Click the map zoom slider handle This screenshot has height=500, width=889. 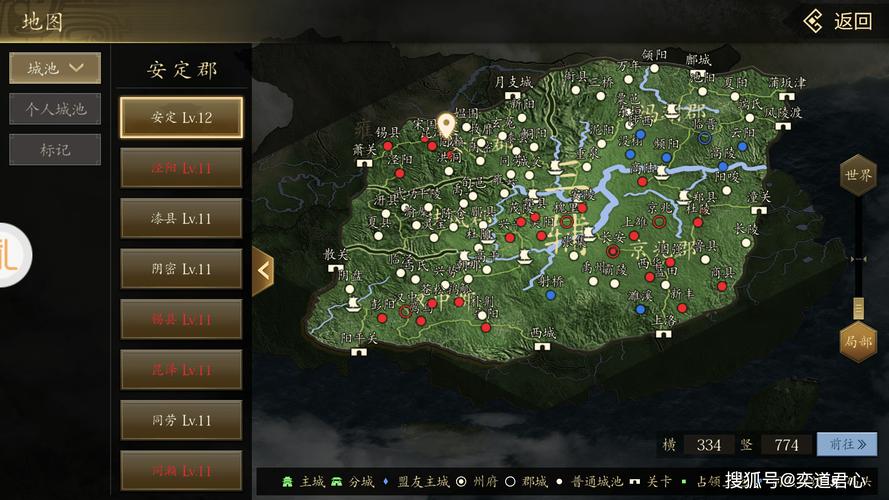857,307
